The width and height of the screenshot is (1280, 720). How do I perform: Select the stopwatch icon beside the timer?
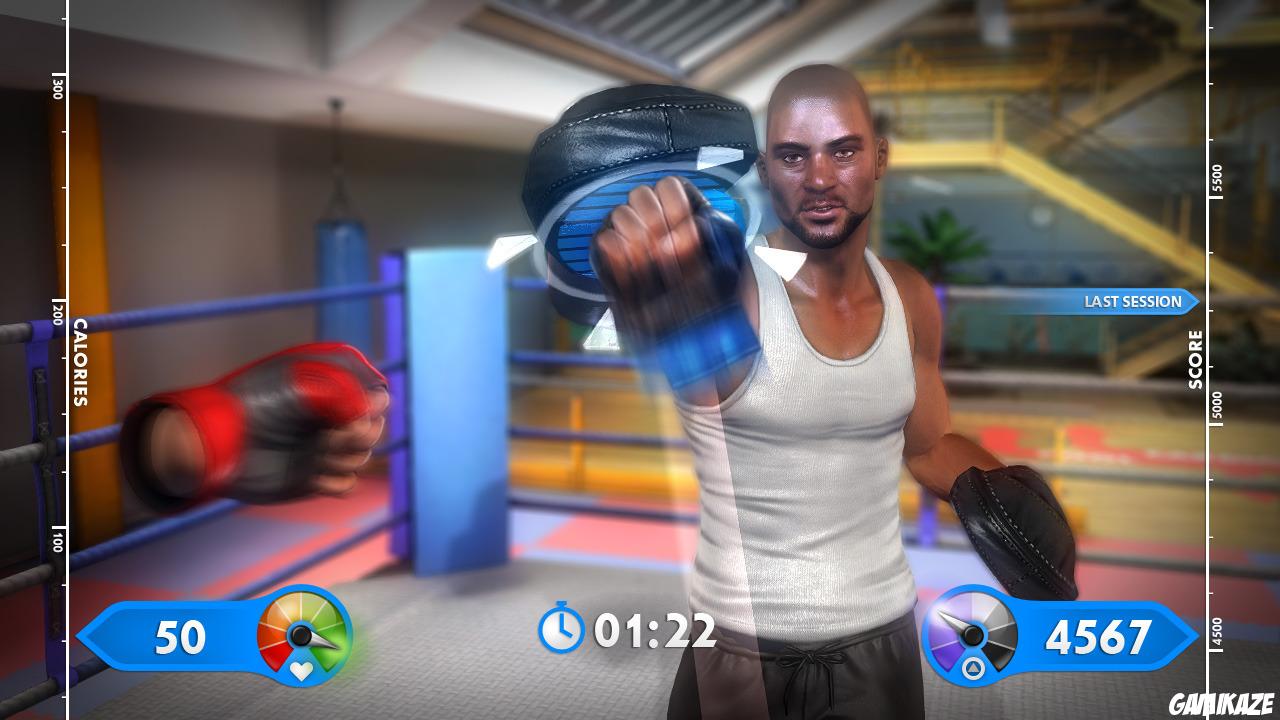(x=563, y=629)
